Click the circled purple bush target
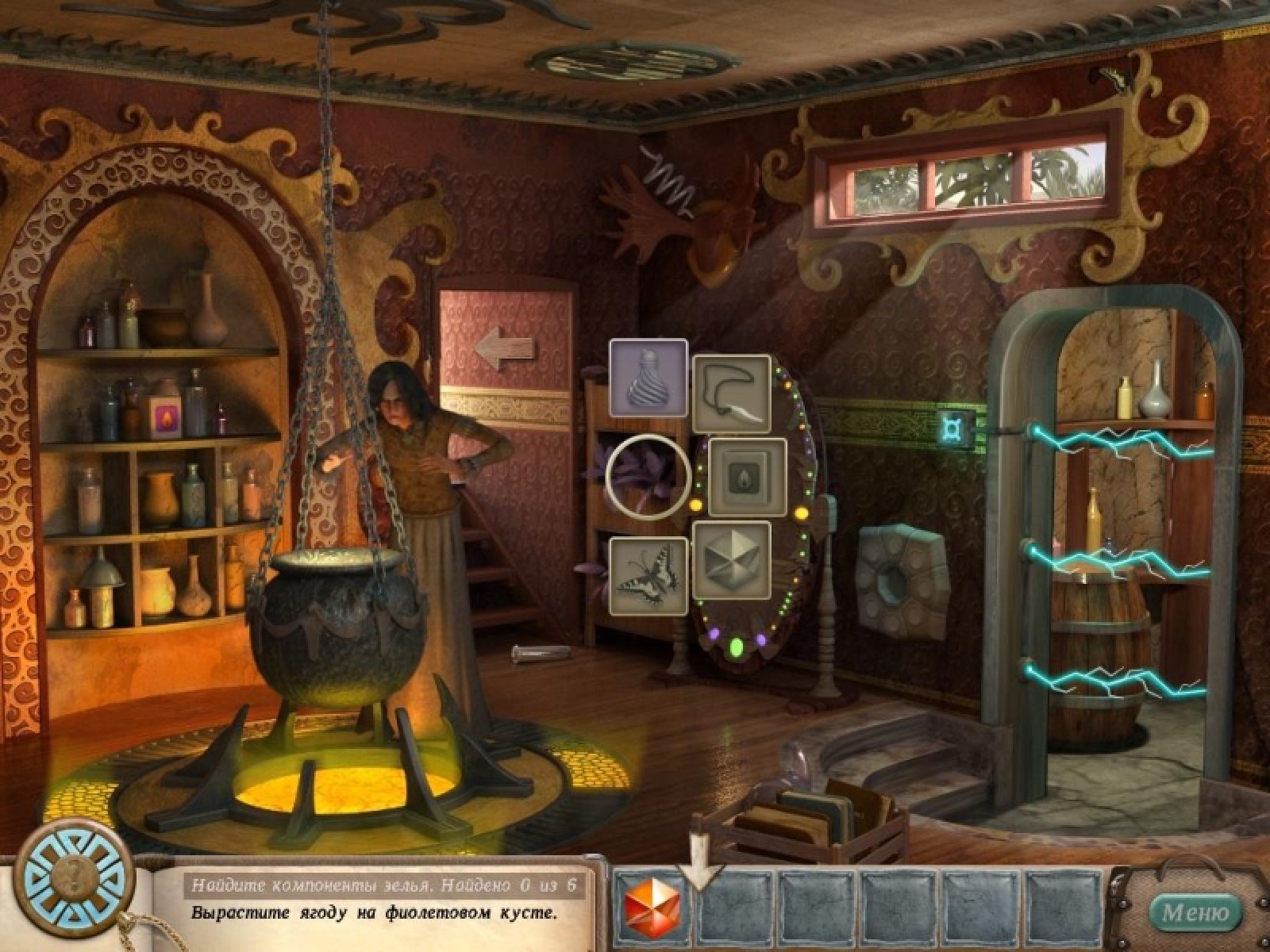 pyautogui.click(x=647, y=475)
